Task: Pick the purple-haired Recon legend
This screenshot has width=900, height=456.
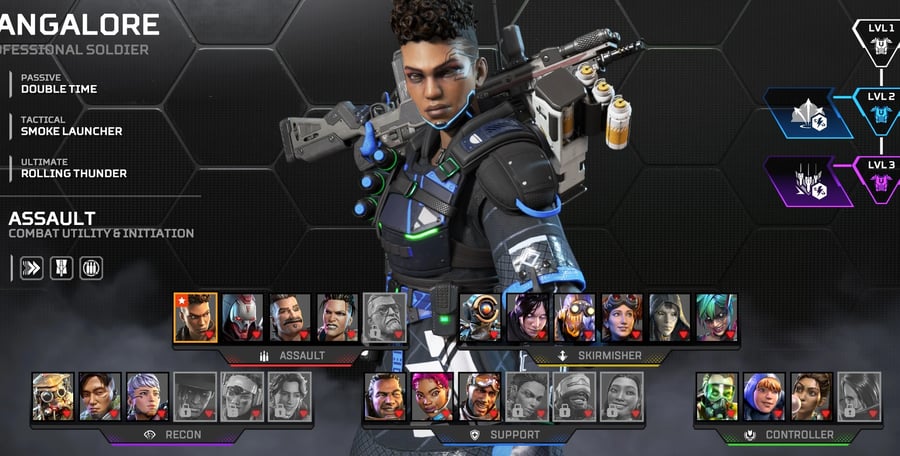Action: pyautogui.click(x=148, y=397)
